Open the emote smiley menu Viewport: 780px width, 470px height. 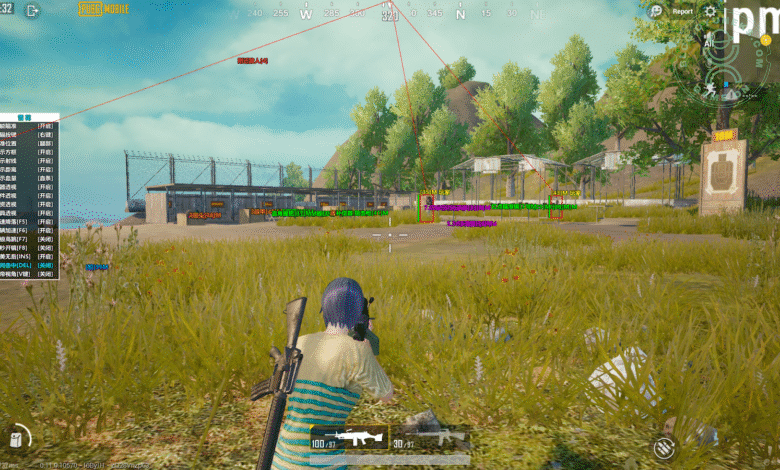pos(656,11)
